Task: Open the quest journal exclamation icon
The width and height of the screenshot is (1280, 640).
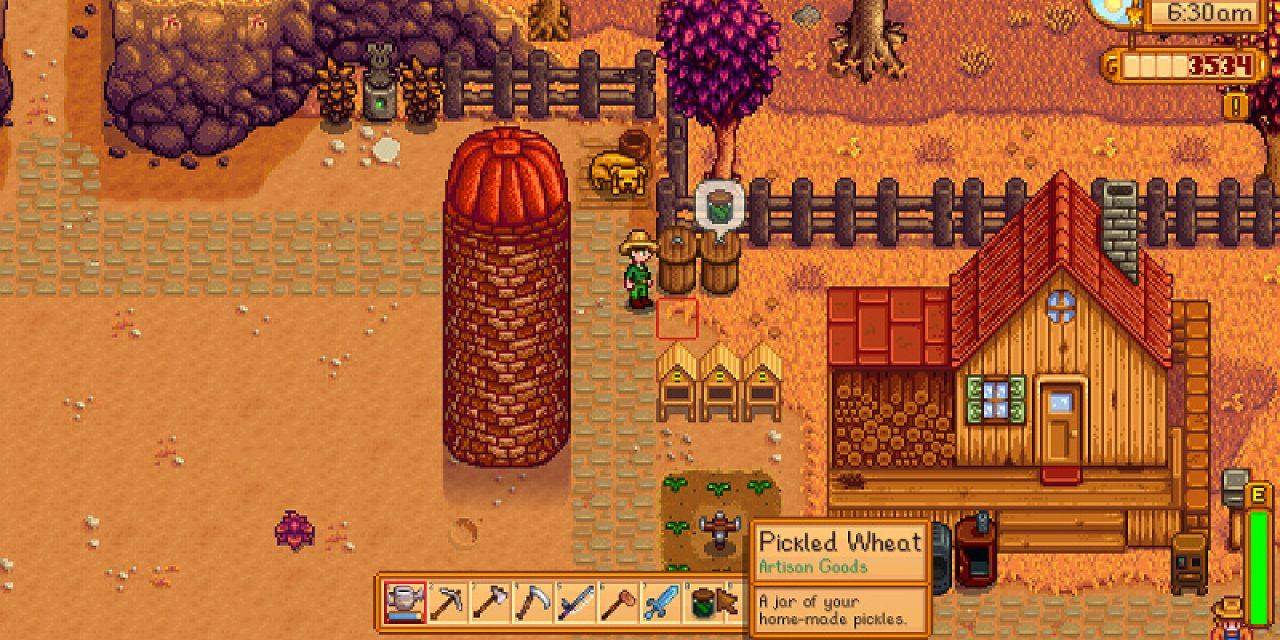Action: tap(1236, 104)
